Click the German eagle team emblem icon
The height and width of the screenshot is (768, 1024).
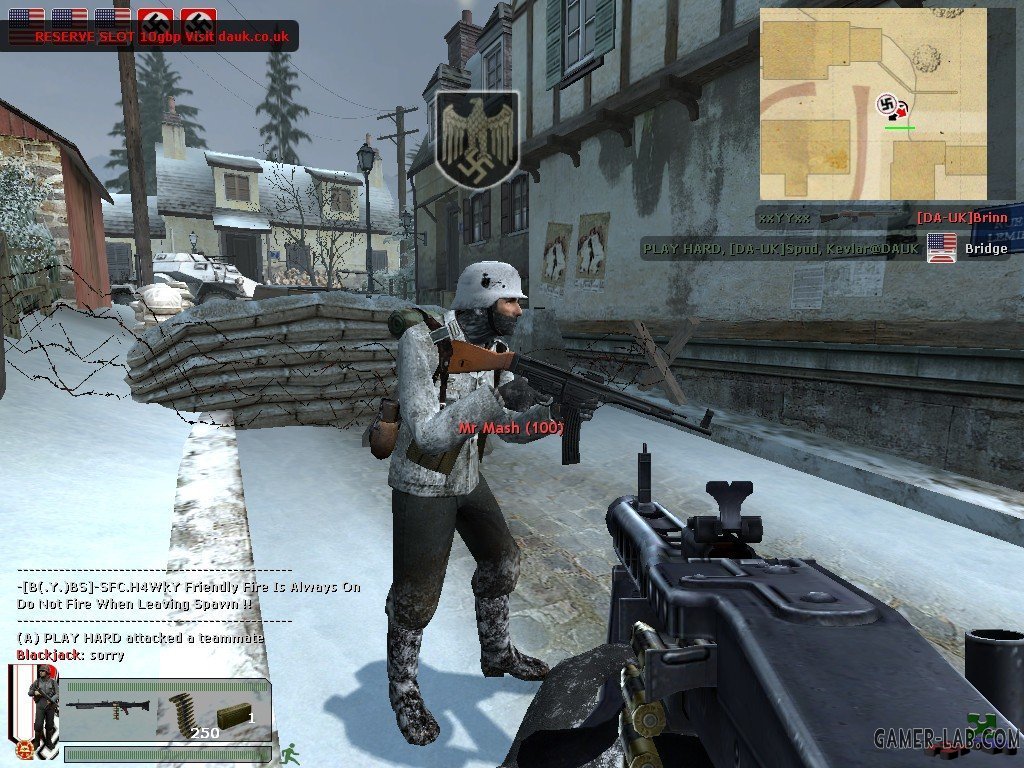click(478, 139)
